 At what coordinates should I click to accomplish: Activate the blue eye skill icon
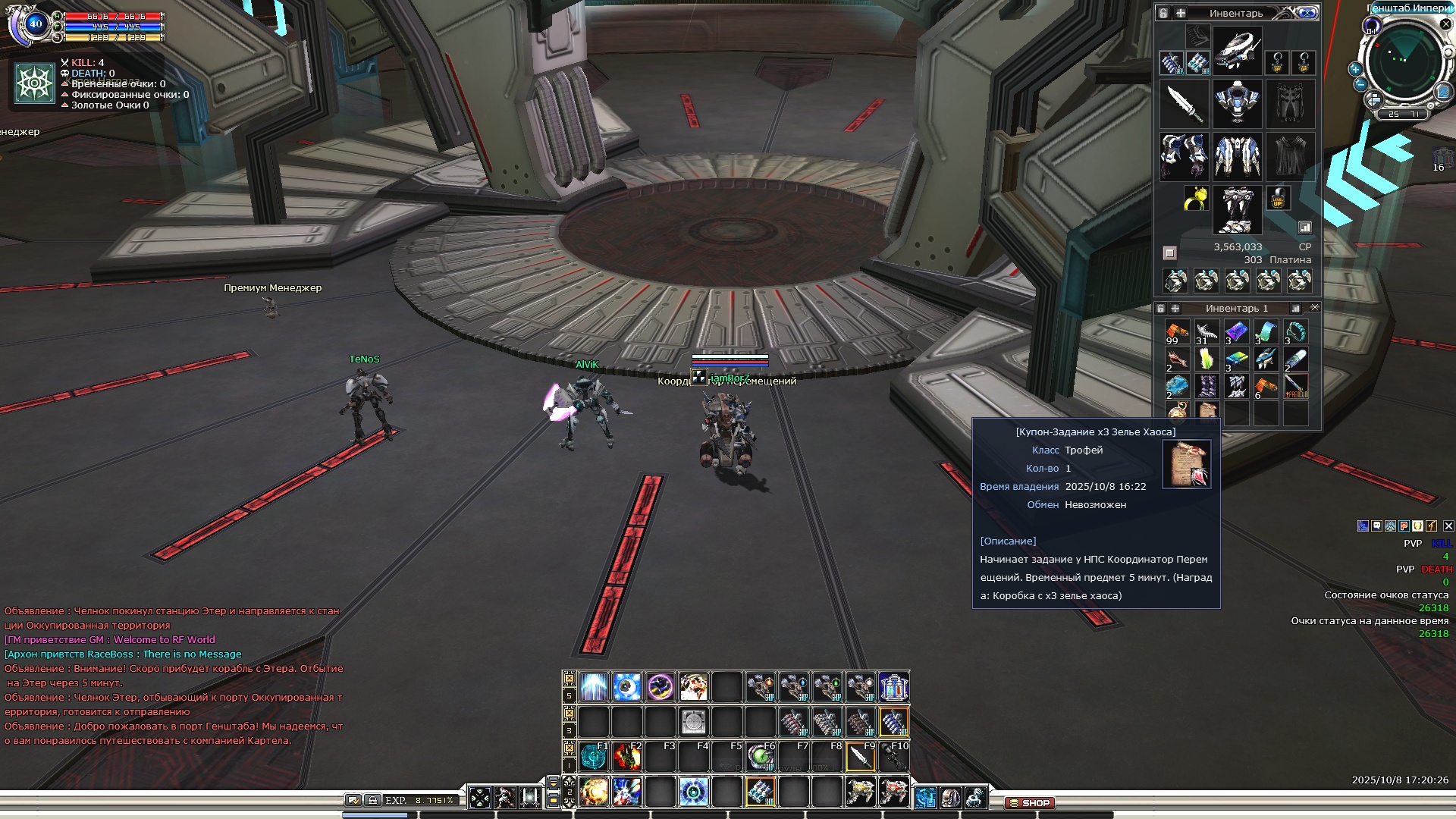click(x=627, y=686)
